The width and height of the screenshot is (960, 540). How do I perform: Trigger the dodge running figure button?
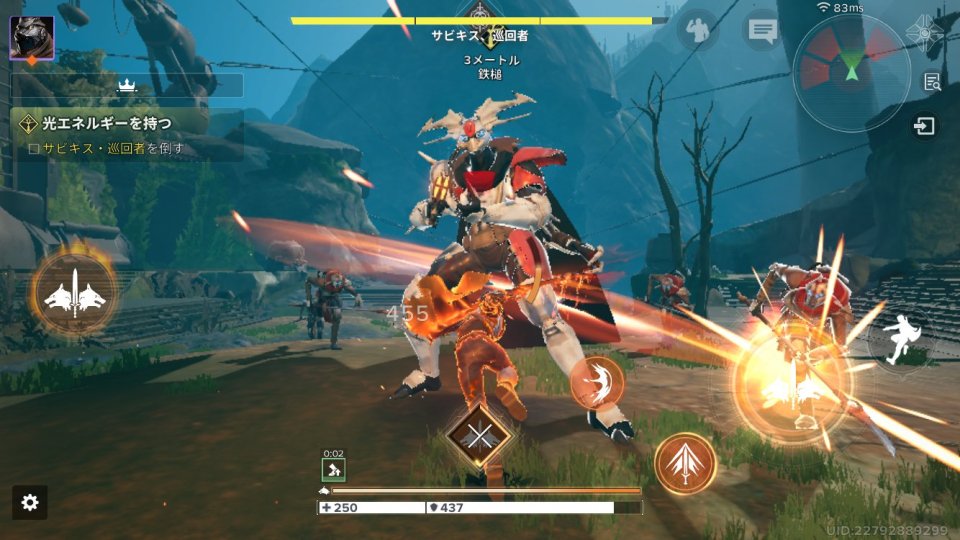[x=901, y=338]
